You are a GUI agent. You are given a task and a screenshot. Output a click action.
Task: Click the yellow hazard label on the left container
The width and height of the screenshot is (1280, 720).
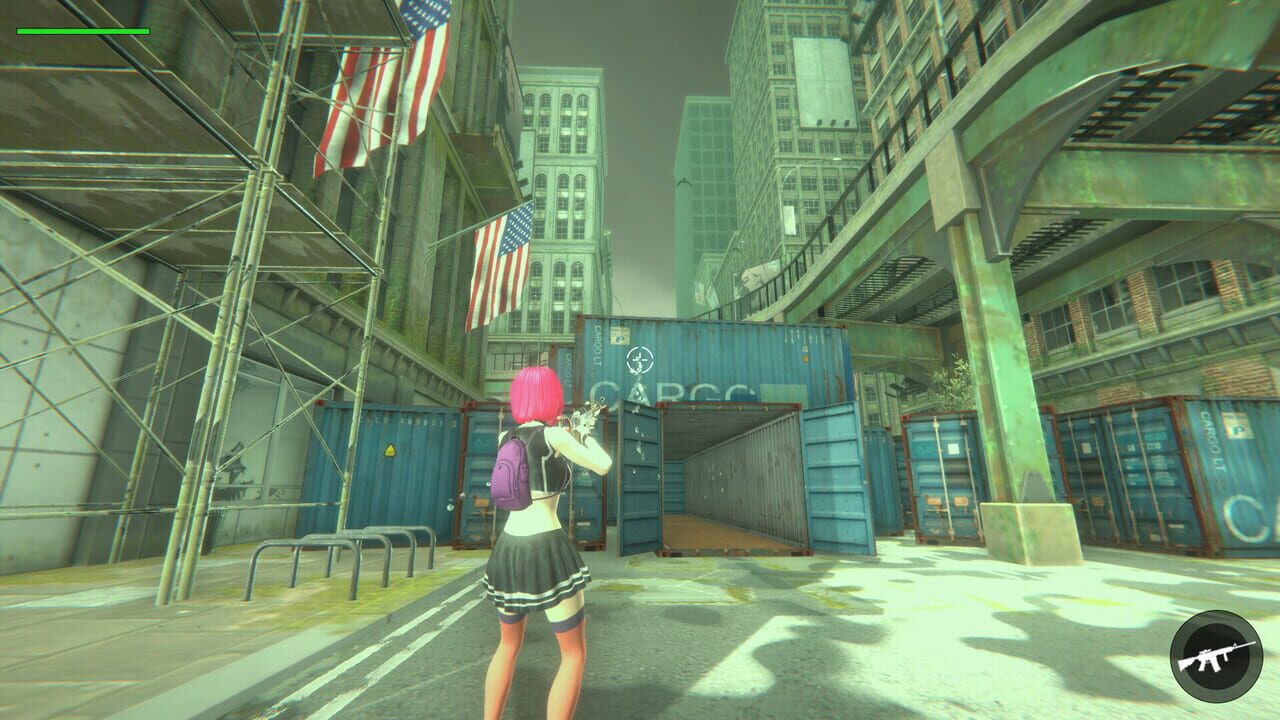389,450
